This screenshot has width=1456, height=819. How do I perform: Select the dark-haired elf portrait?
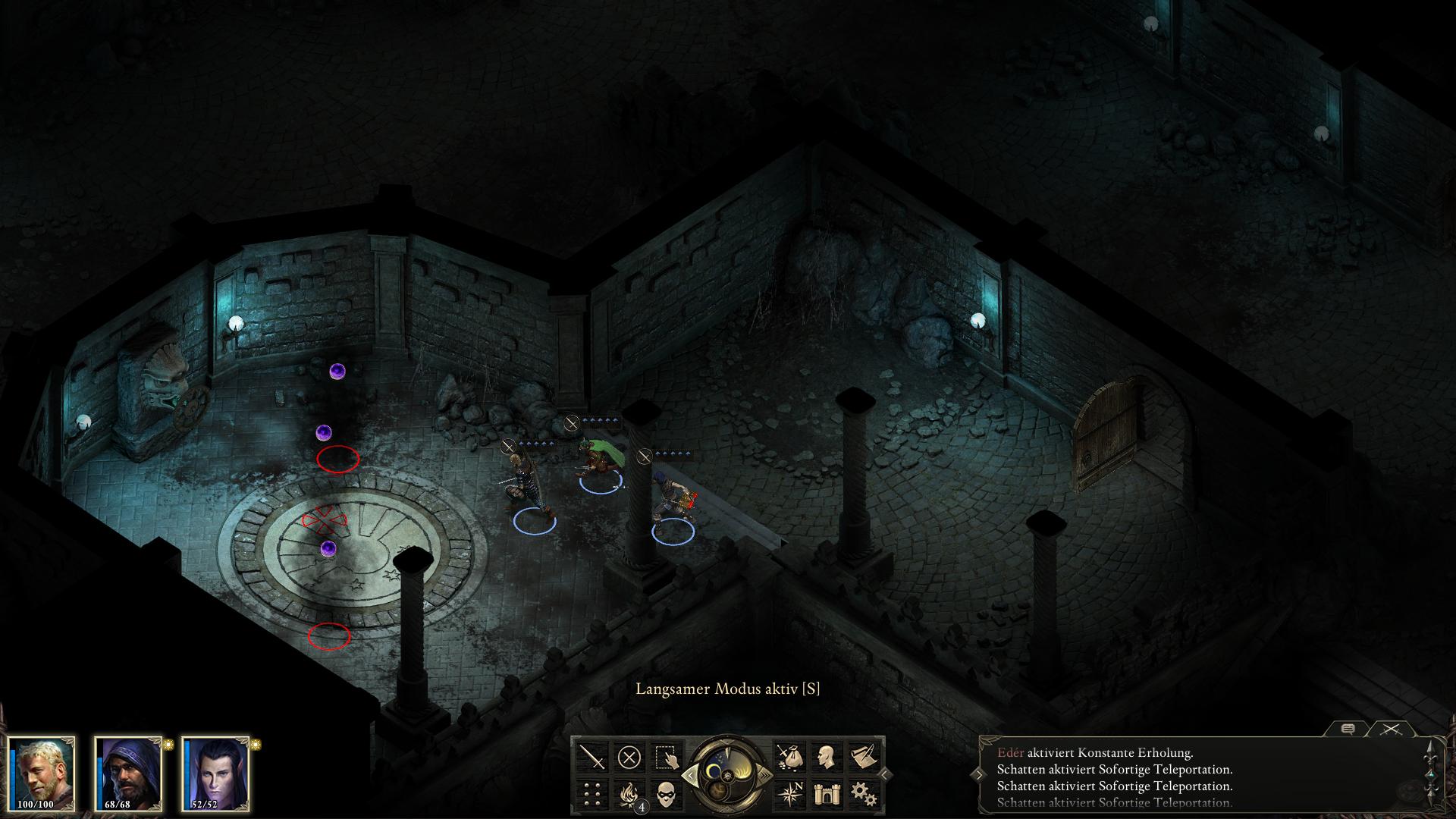(x=215, y=772)
